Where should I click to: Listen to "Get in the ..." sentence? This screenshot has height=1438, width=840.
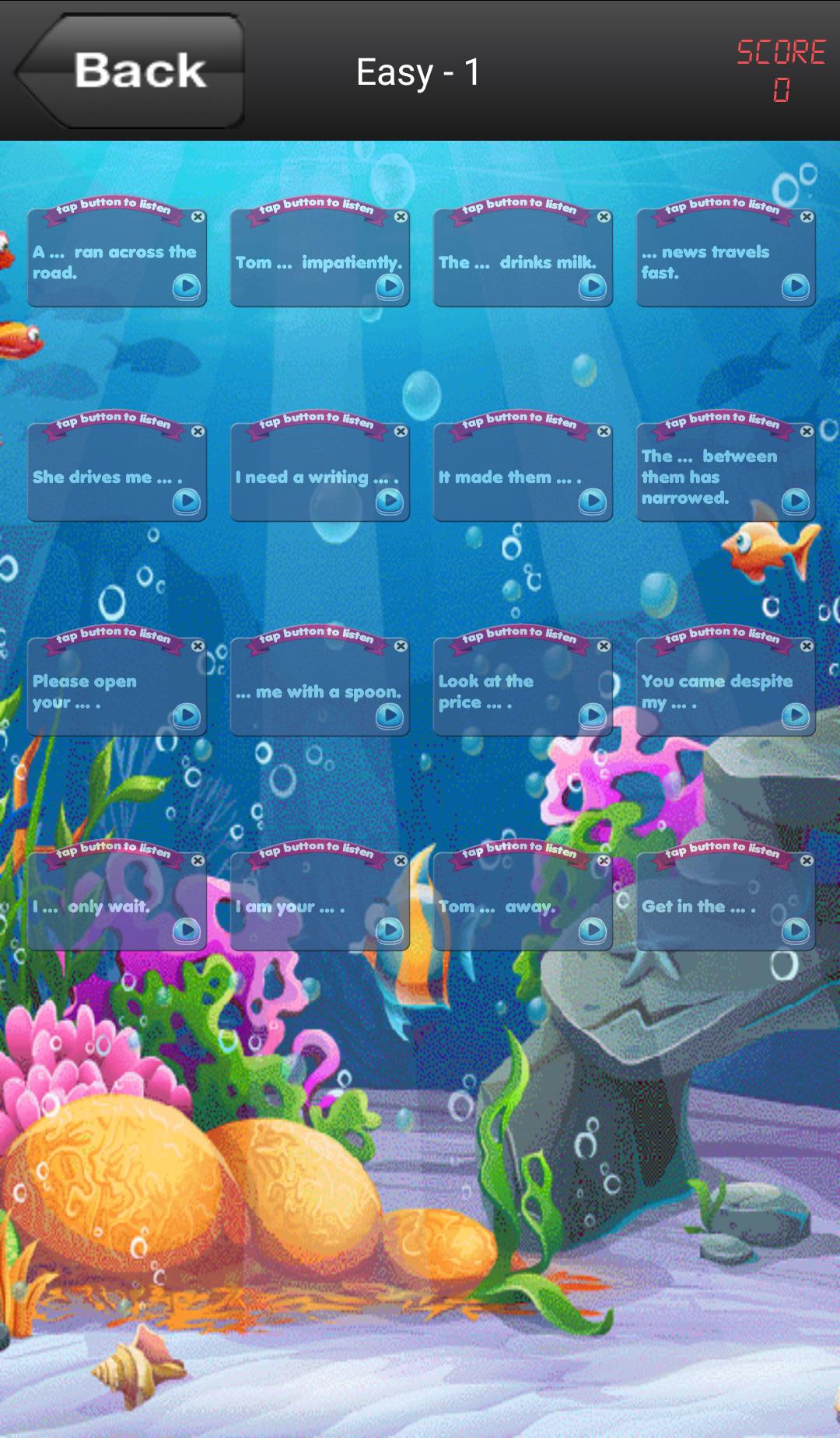coord(796,930)
